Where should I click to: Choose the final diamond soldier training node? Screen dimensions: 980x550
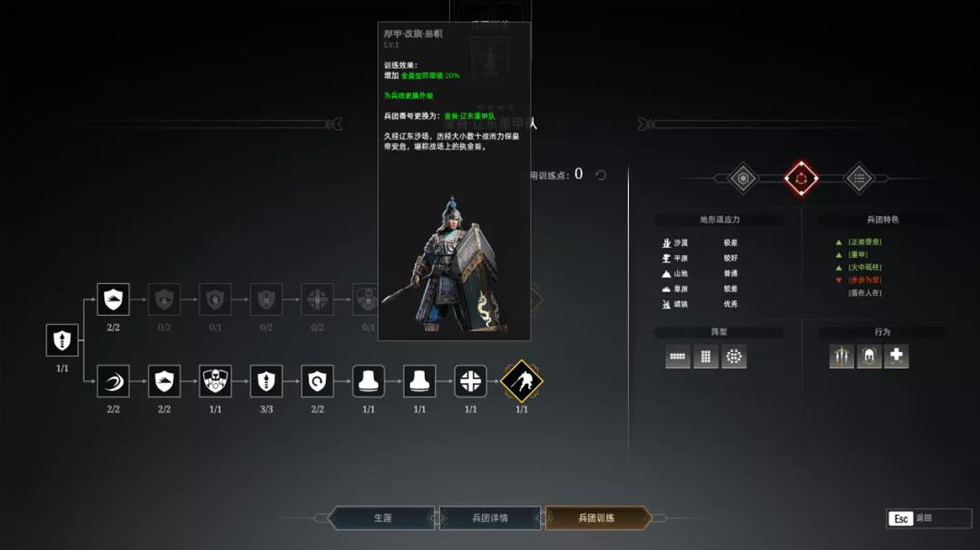[x=521, y=381]
